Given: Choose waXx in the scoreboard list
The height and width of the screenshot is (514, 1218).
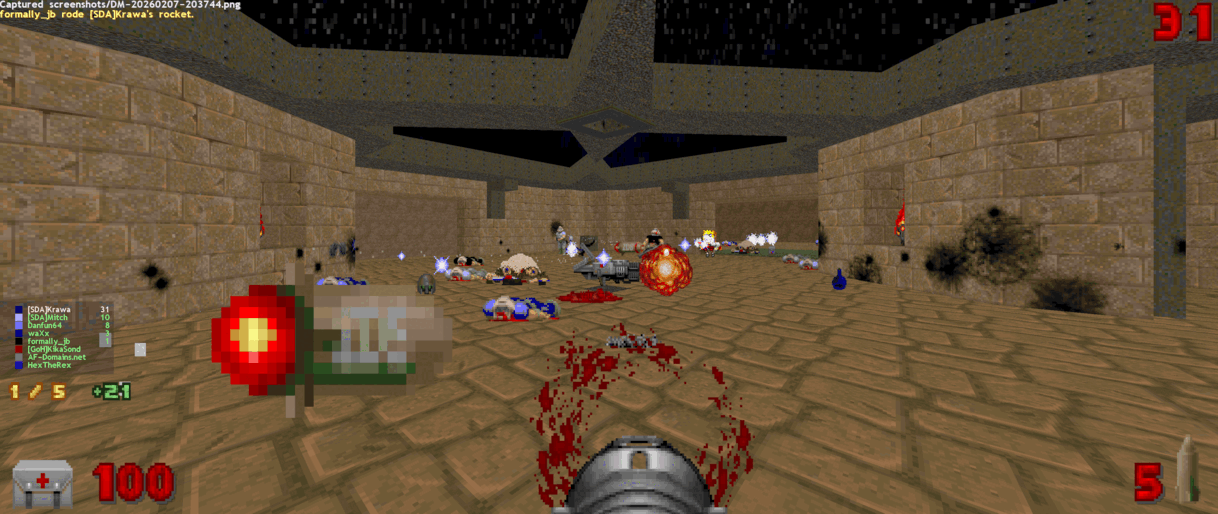Looking at the screenshot, I should click(x=39, y=334).
